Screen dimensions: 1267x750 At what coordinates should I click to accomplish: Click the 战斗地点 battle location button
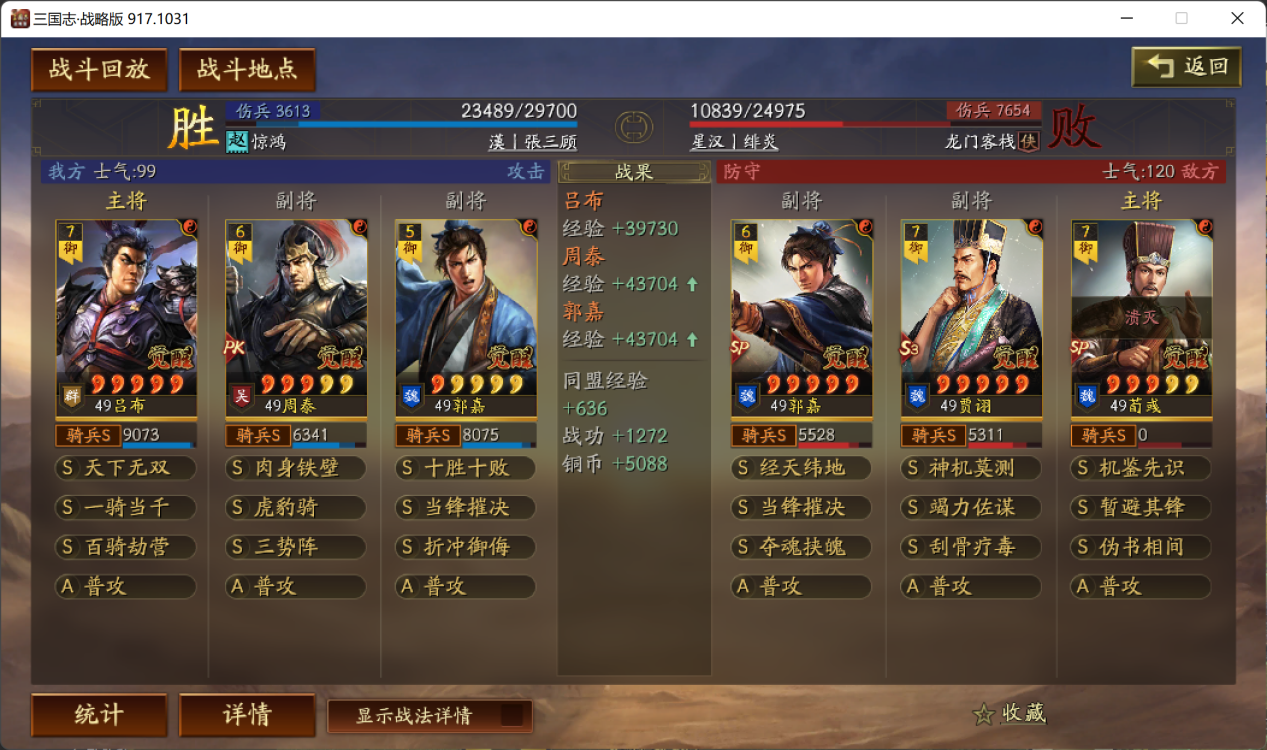[247, 69]
